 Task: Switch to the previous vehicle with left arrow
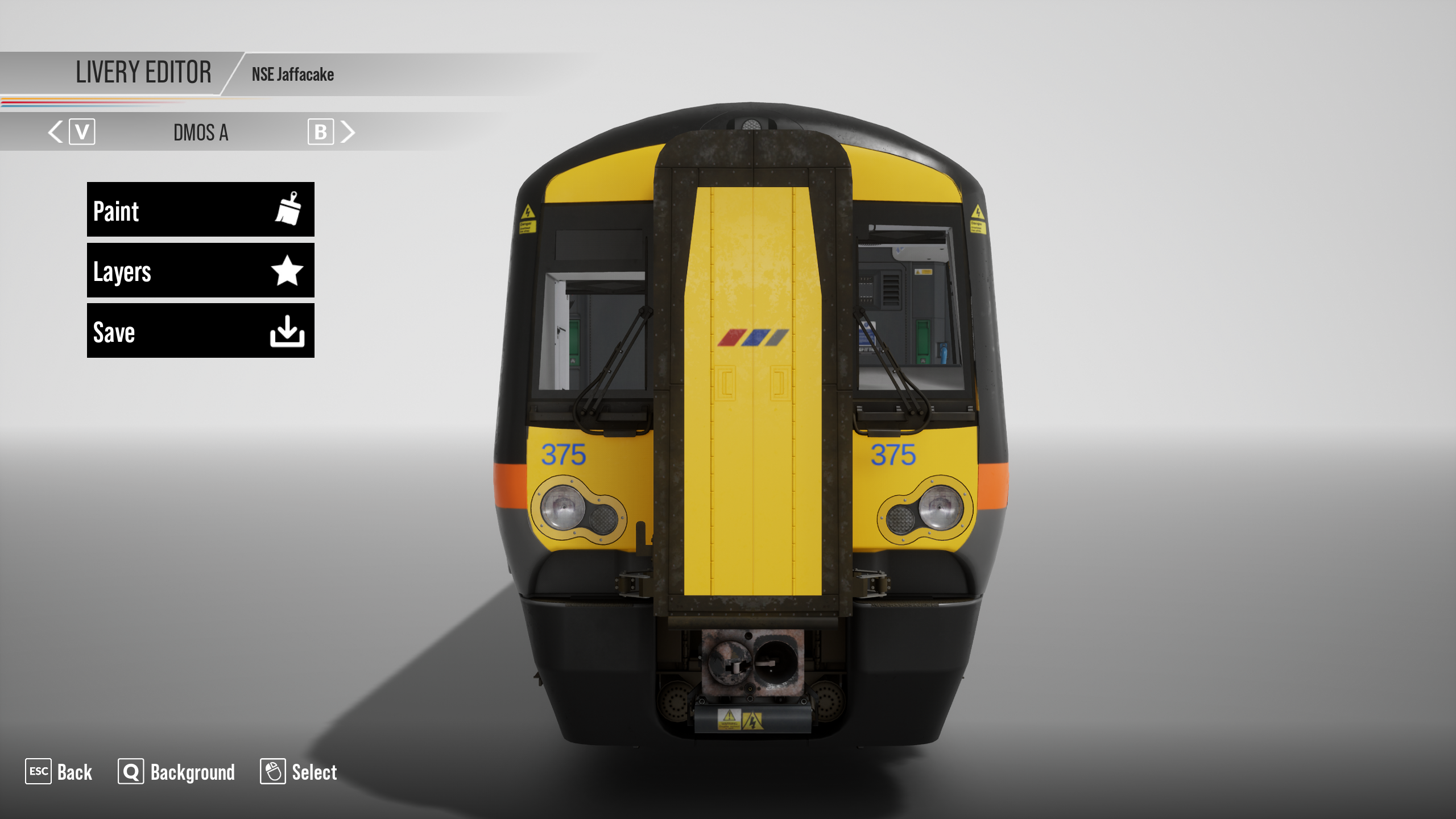56,132
